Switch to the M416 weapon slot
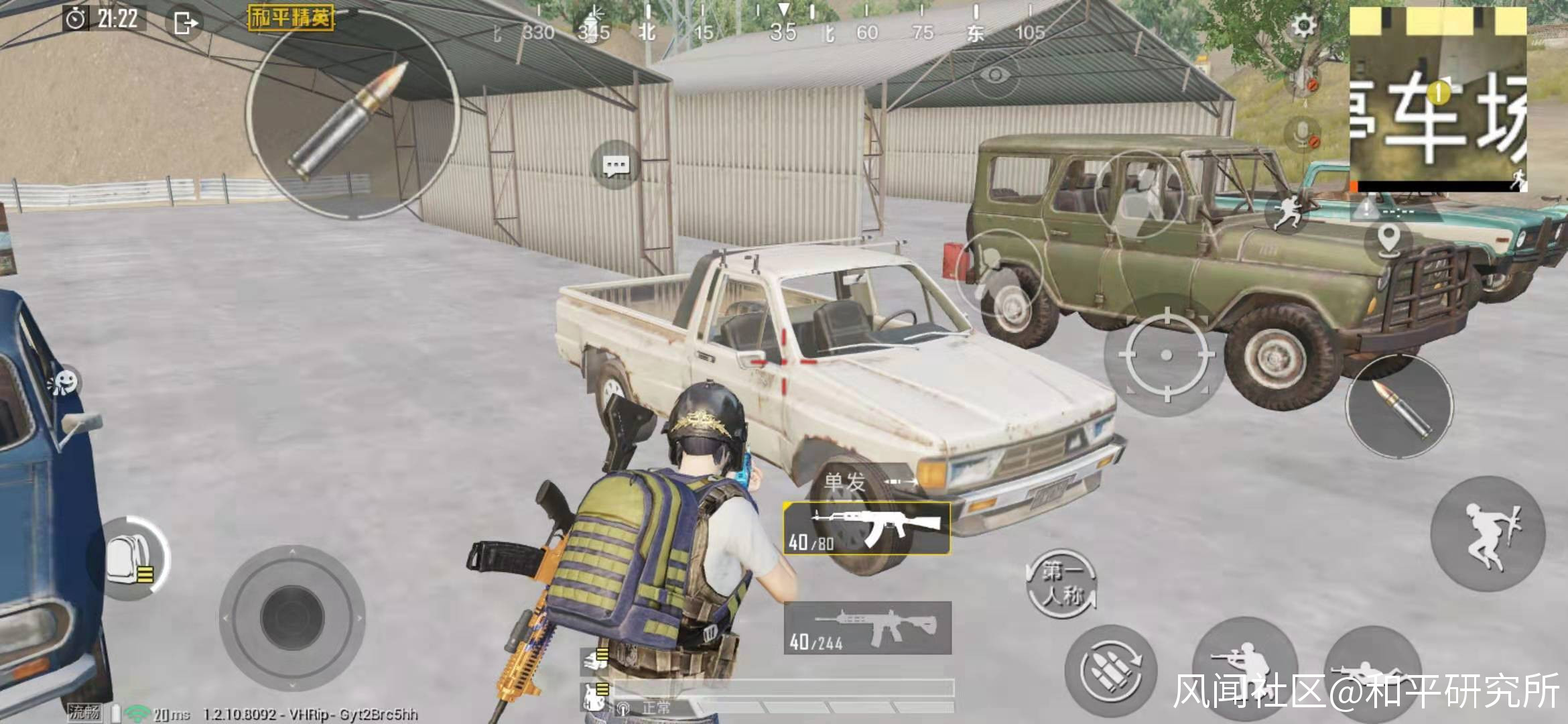The width and height of the screenshot is (1568, 724). pyautogui.click(x=867, y=628)
